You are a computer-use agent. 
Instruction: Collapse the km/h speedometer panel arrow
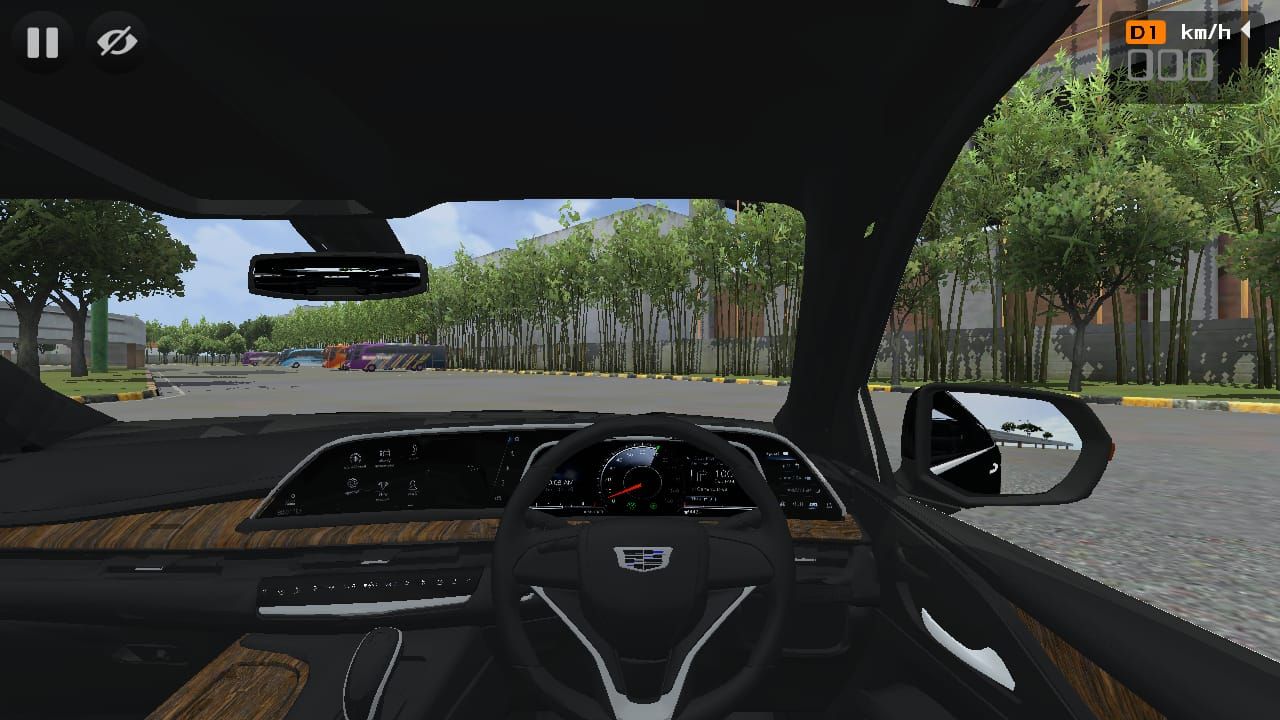point(1246,31)
